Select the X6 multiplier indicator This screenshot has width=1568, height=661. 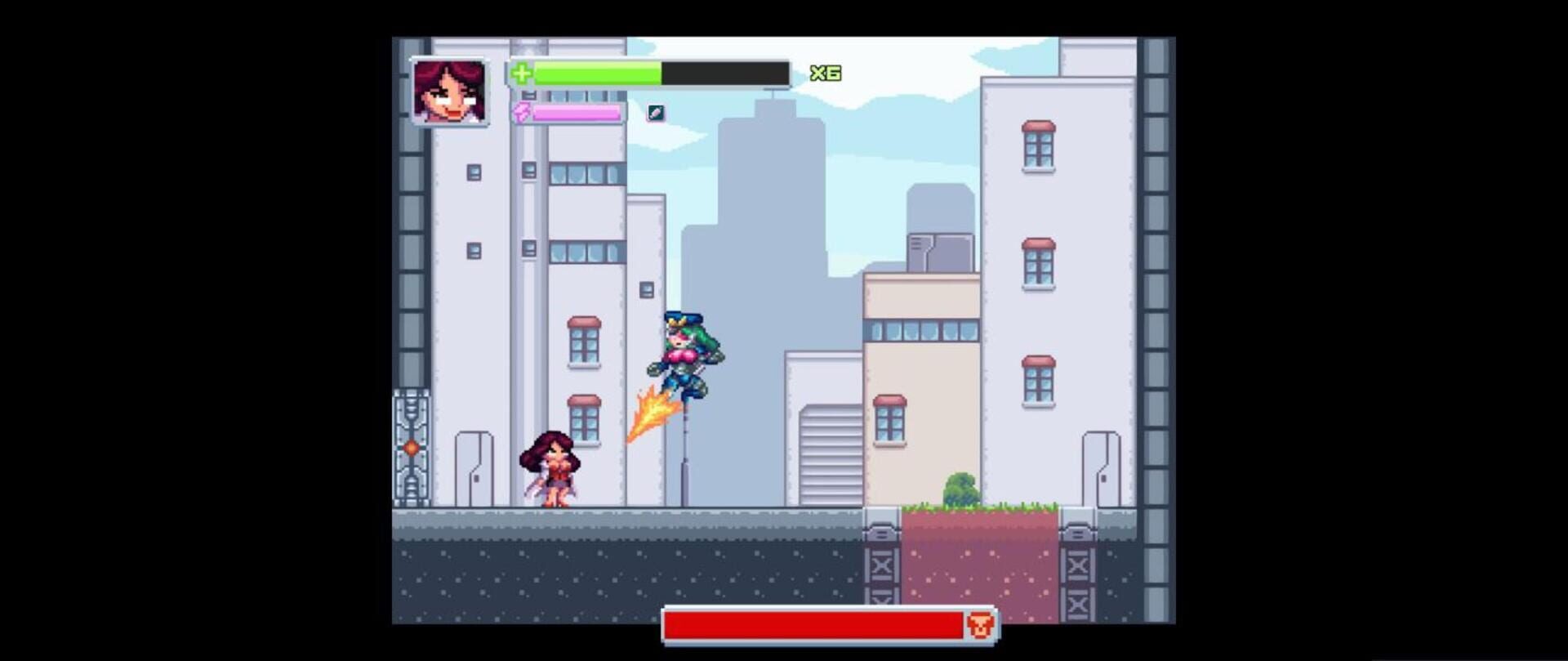coord(826,74)
